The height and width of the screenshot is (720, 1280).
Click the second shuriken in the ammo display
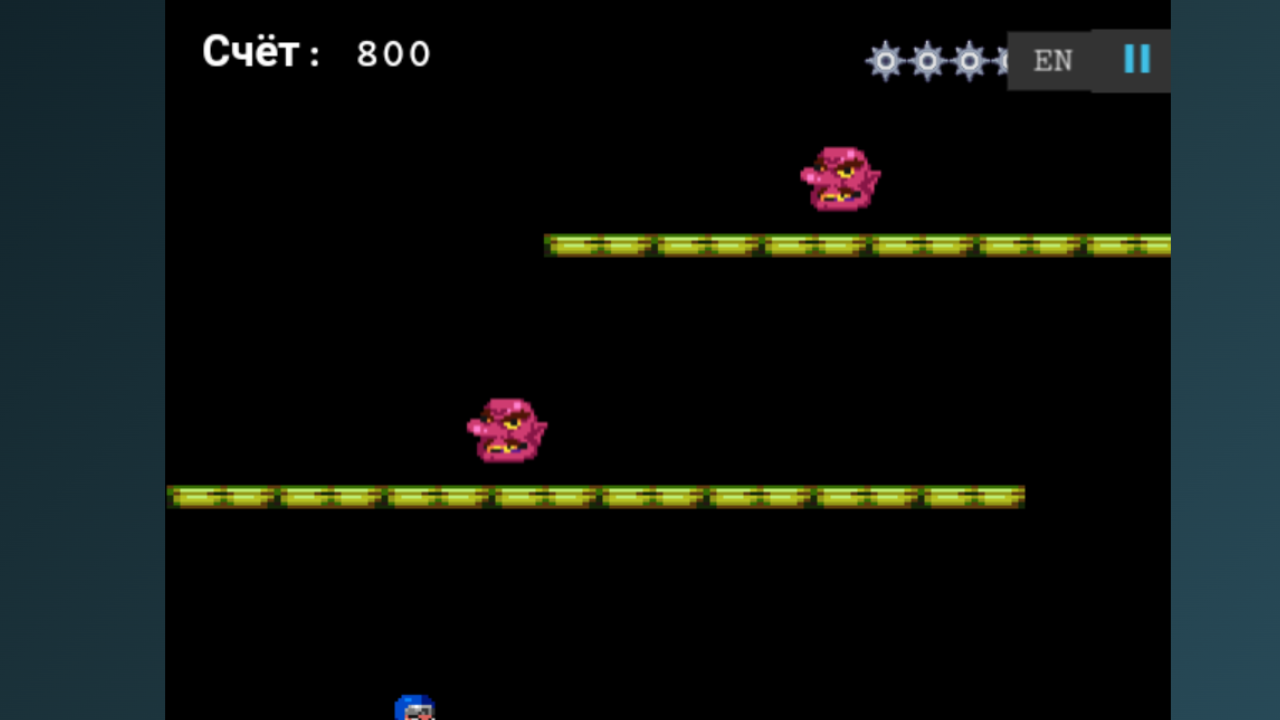(x=928, y=61)
